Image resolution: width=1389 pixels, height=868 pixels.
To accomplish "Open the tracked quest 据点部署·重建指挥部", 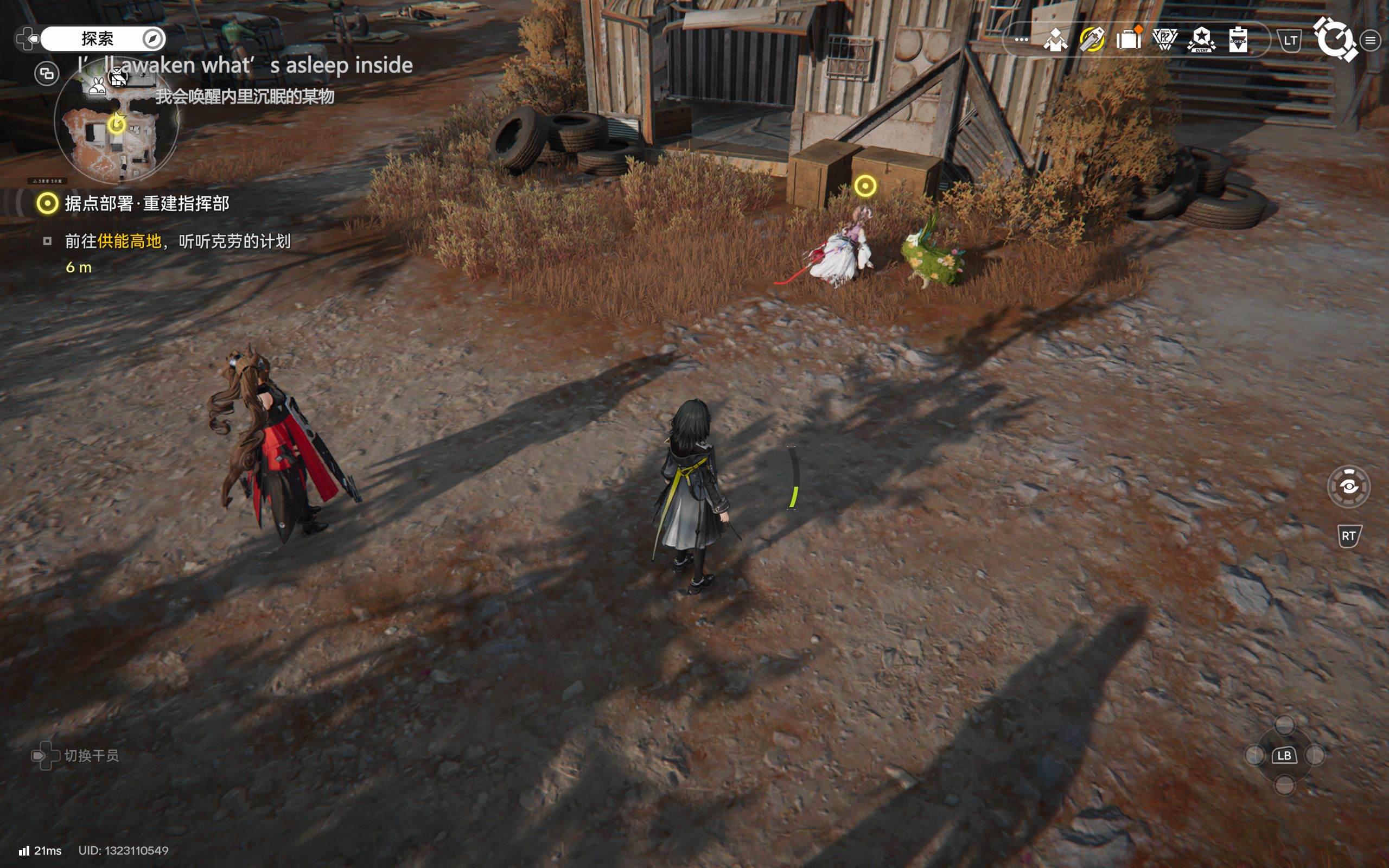I will click(x=146, y=203).
